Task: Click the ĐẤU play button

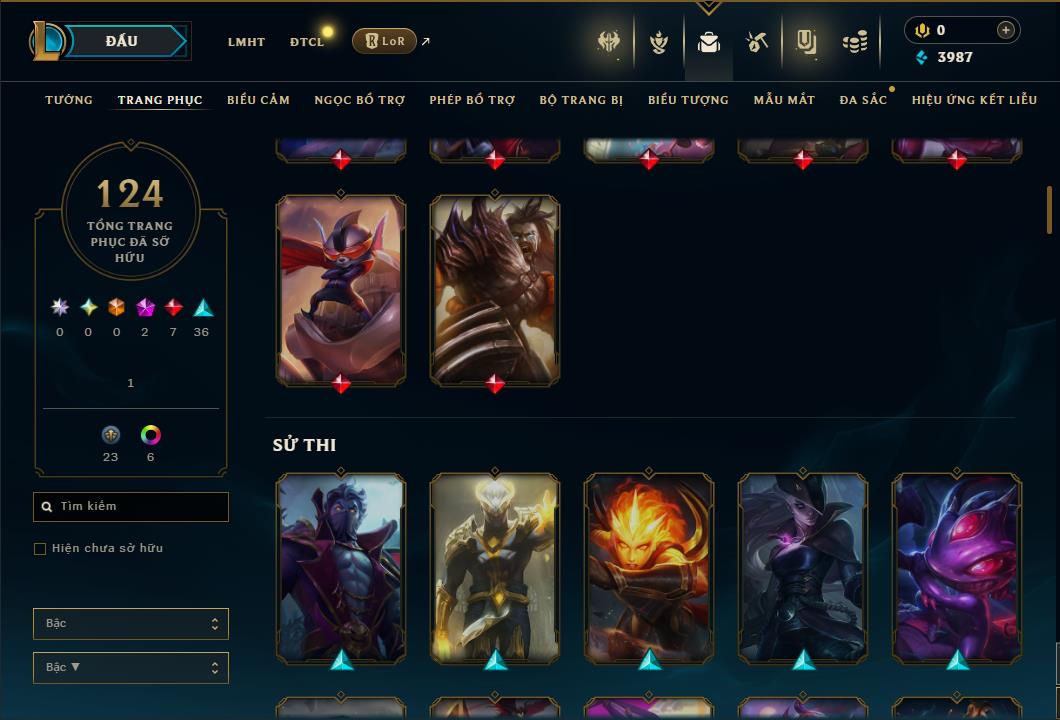Action: pyautogui.click(x=121, y=41)
